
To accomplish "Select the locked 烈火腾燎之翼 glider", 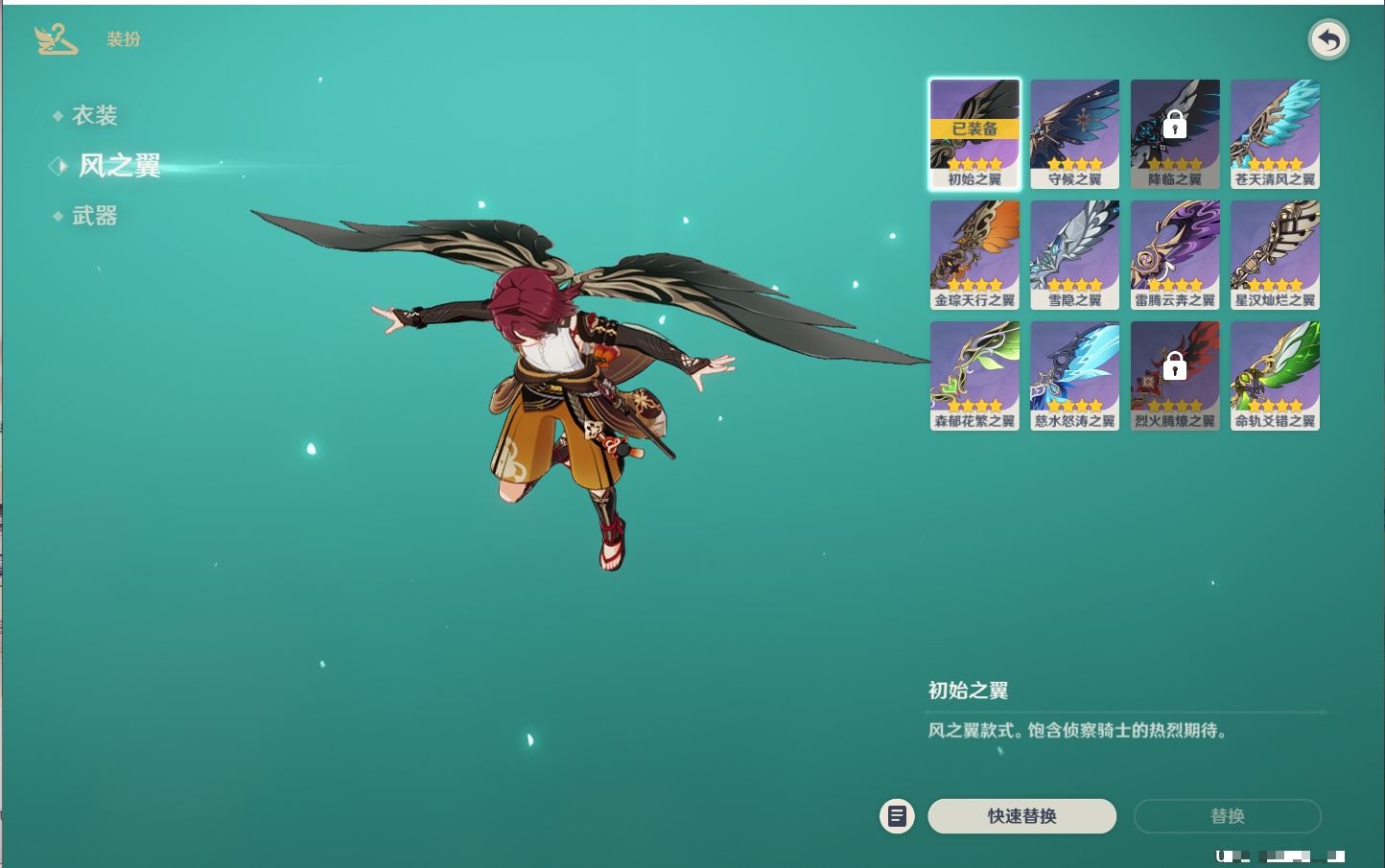I will pyautogui.click(x=1175, y=375).
